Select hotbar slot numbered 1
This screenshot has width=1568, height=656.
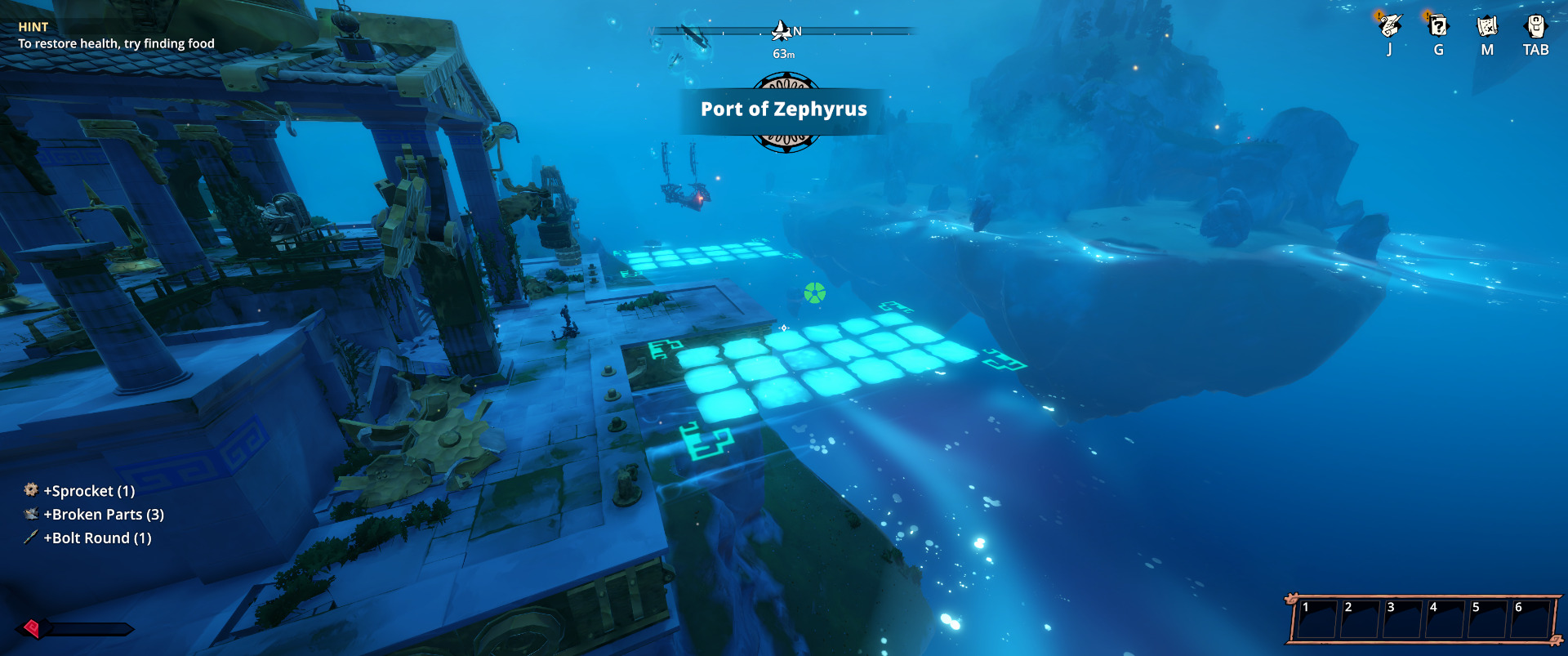click(x=1317, y=620)
